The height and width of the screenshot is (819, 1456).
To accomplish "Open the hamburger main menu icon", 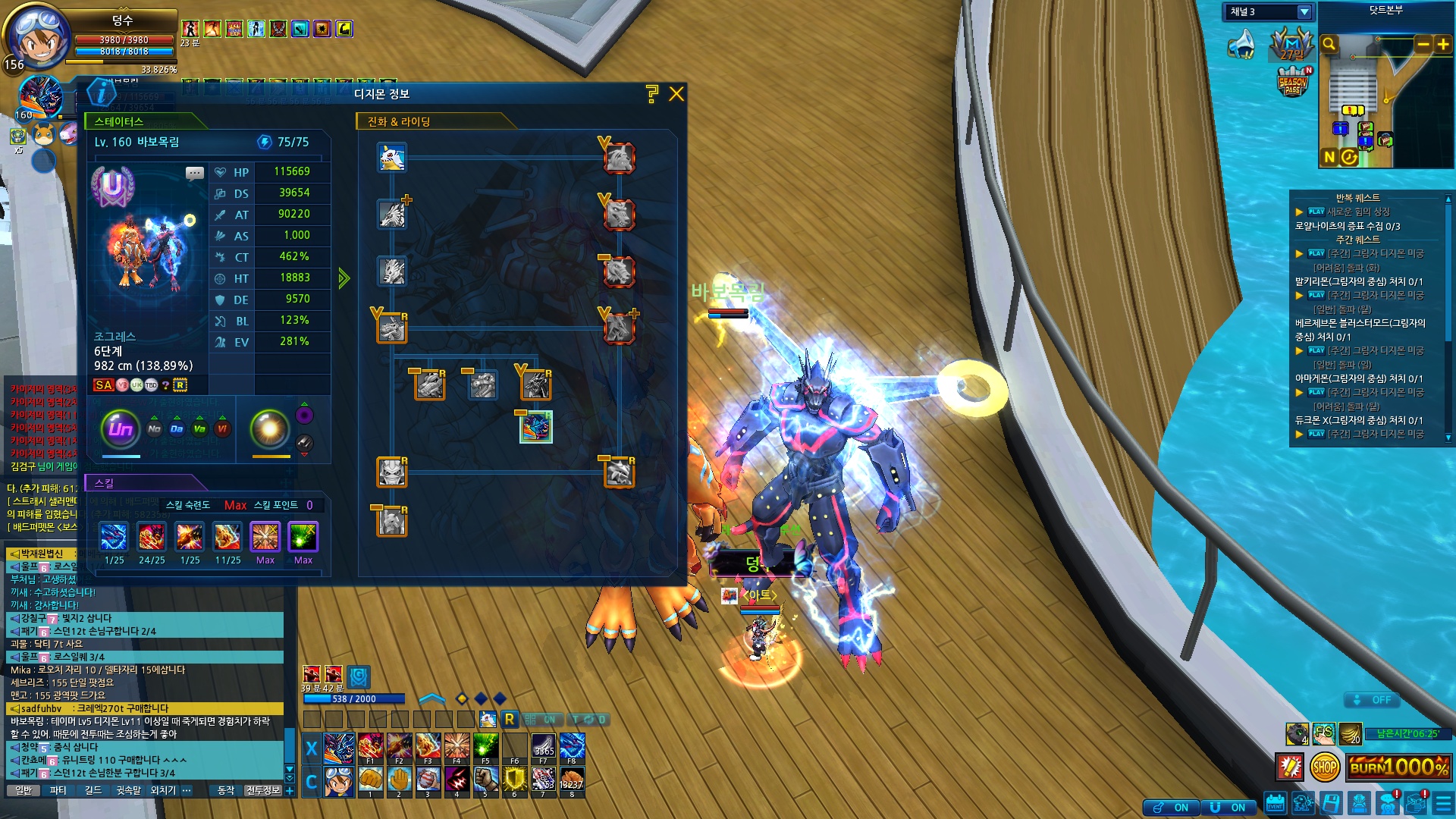I will (1441, 803).
